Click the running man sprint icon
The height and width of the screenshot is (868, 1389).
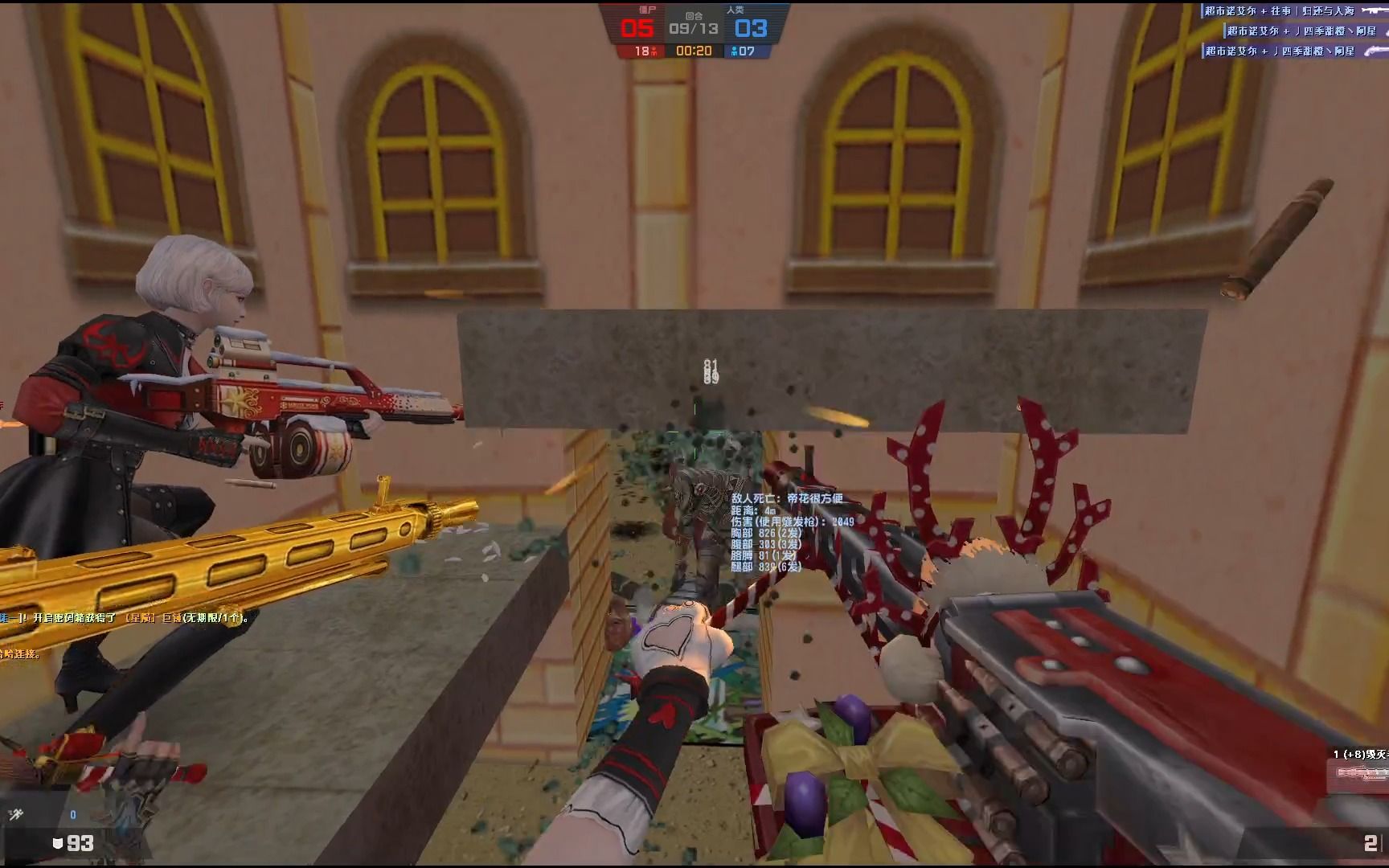(x=15, y=815)
